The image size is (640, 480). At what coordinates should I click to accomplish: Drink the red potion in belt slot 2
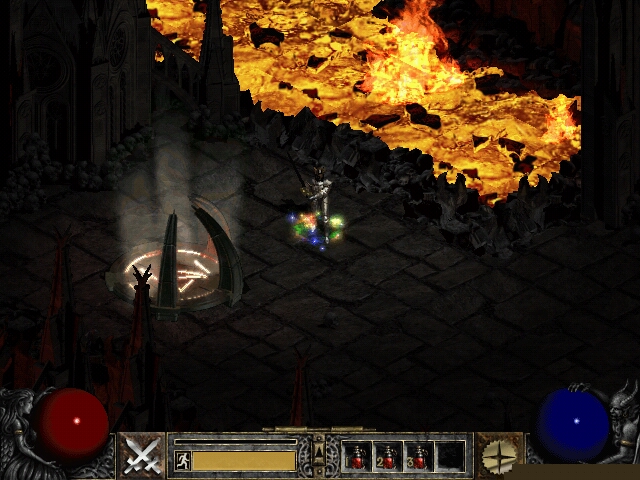tap(388, 456)
